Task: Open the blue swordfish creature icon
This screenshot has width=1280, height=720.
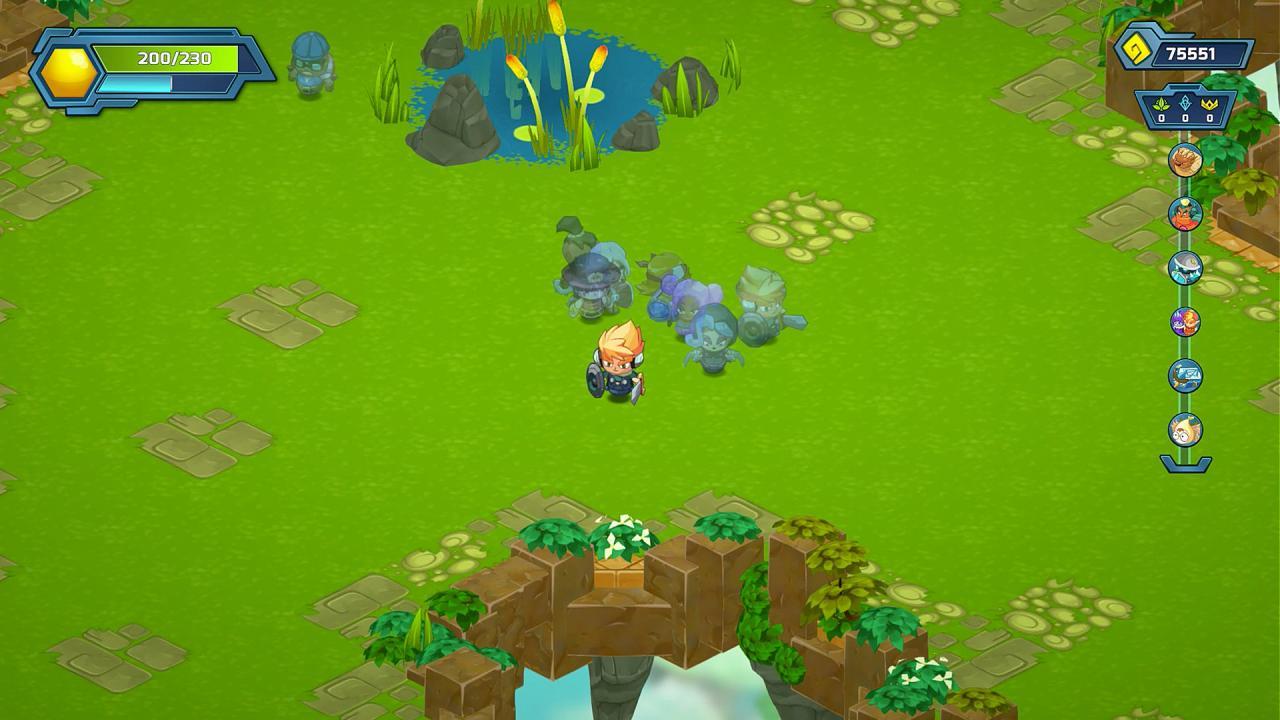Action: [1184, 376]
